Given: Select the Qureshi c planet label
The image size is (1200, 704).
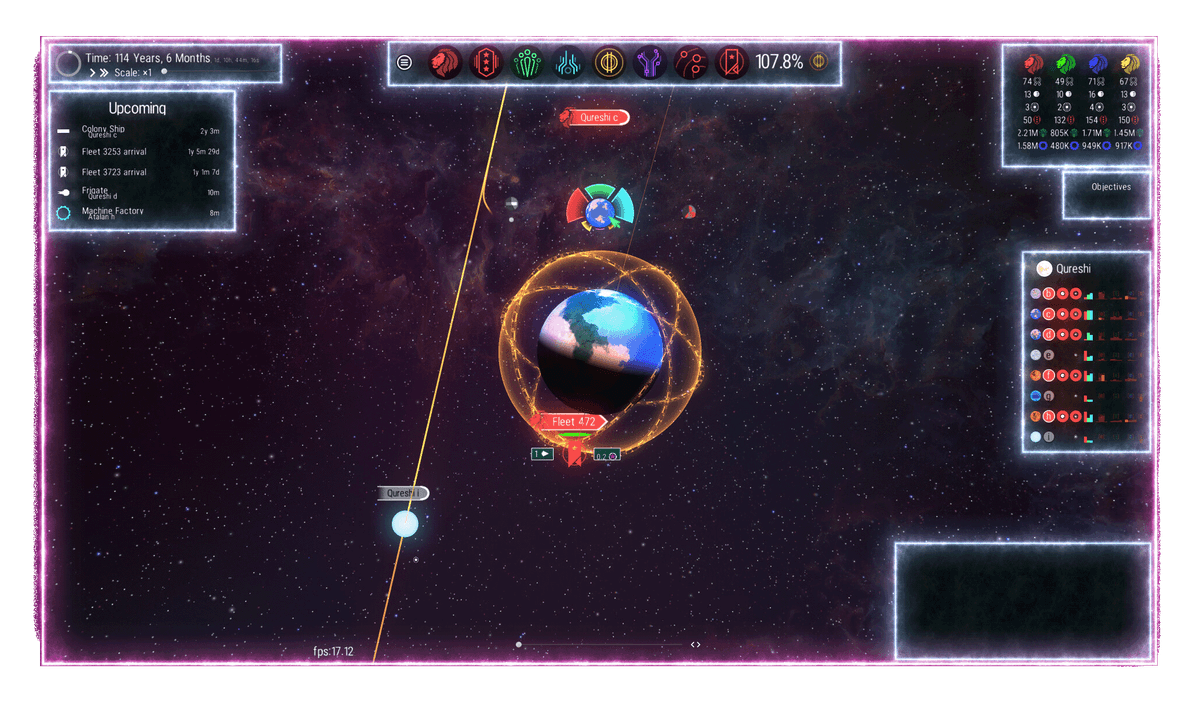Looking at the screenshot, I should pos(598,117).
